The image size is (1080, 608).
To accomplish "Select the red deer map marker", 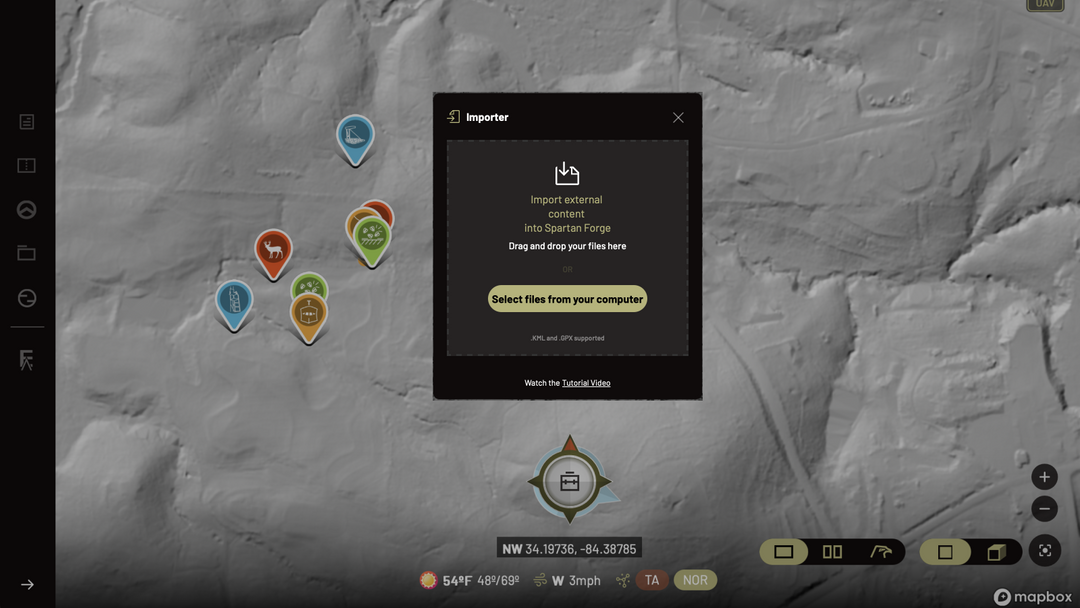I will pyautogui.click(x=273, y=250).
